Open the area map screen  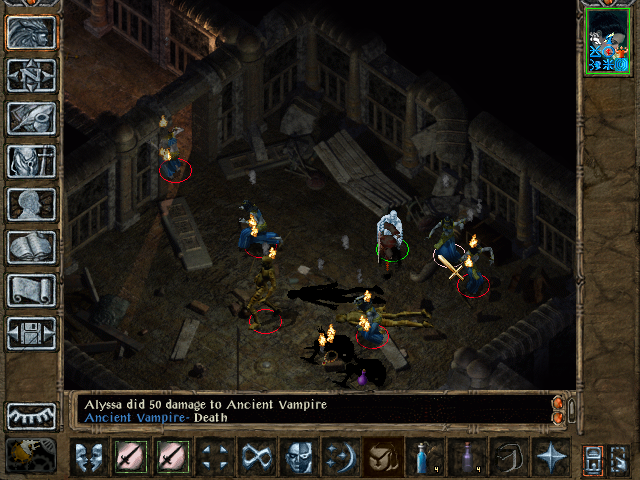(x=31, y=74)
